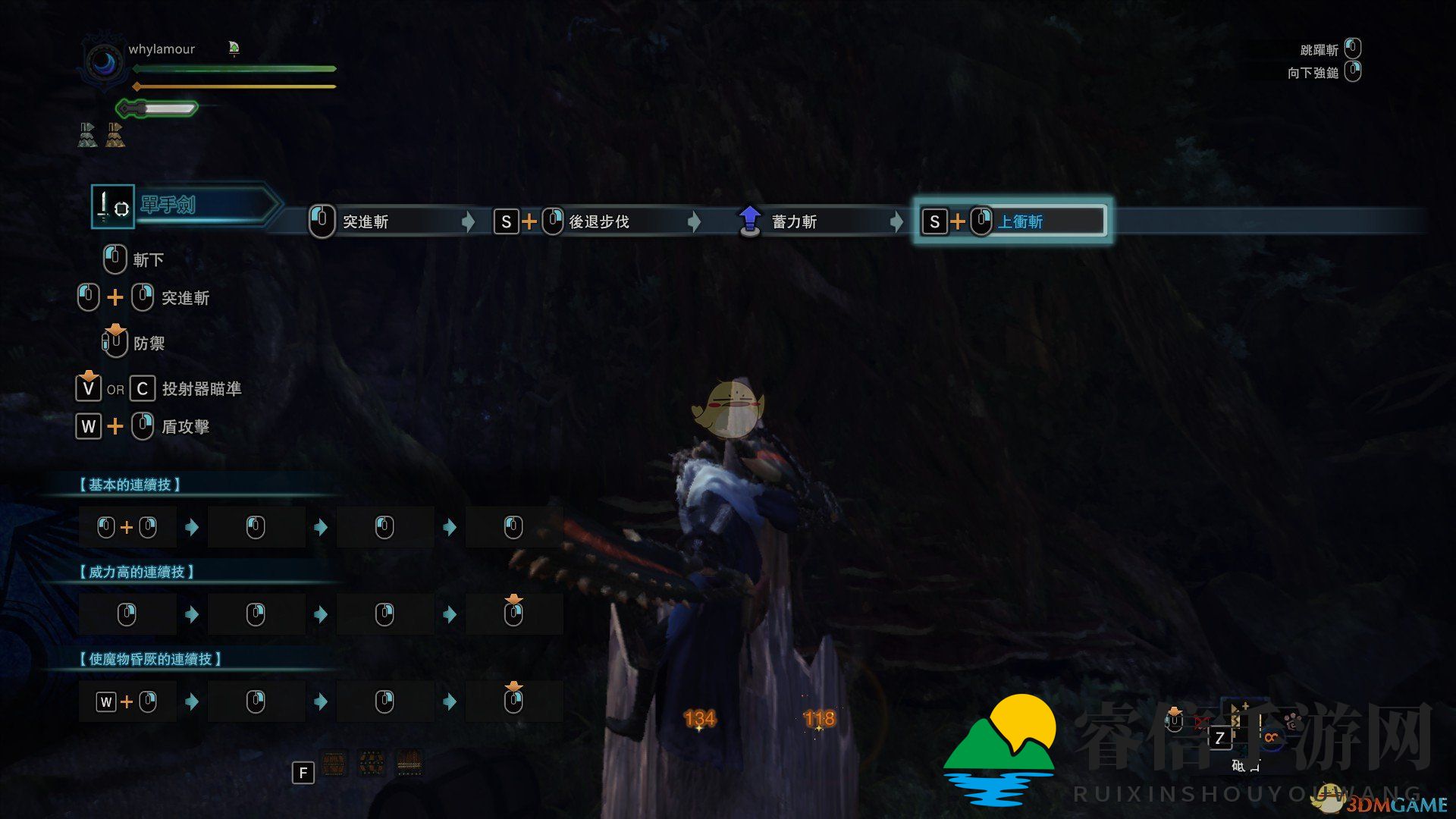Open the 威力高的連續技 combo section
Image resolution: width=1456 pixels, height=819 pixels.
136,572
